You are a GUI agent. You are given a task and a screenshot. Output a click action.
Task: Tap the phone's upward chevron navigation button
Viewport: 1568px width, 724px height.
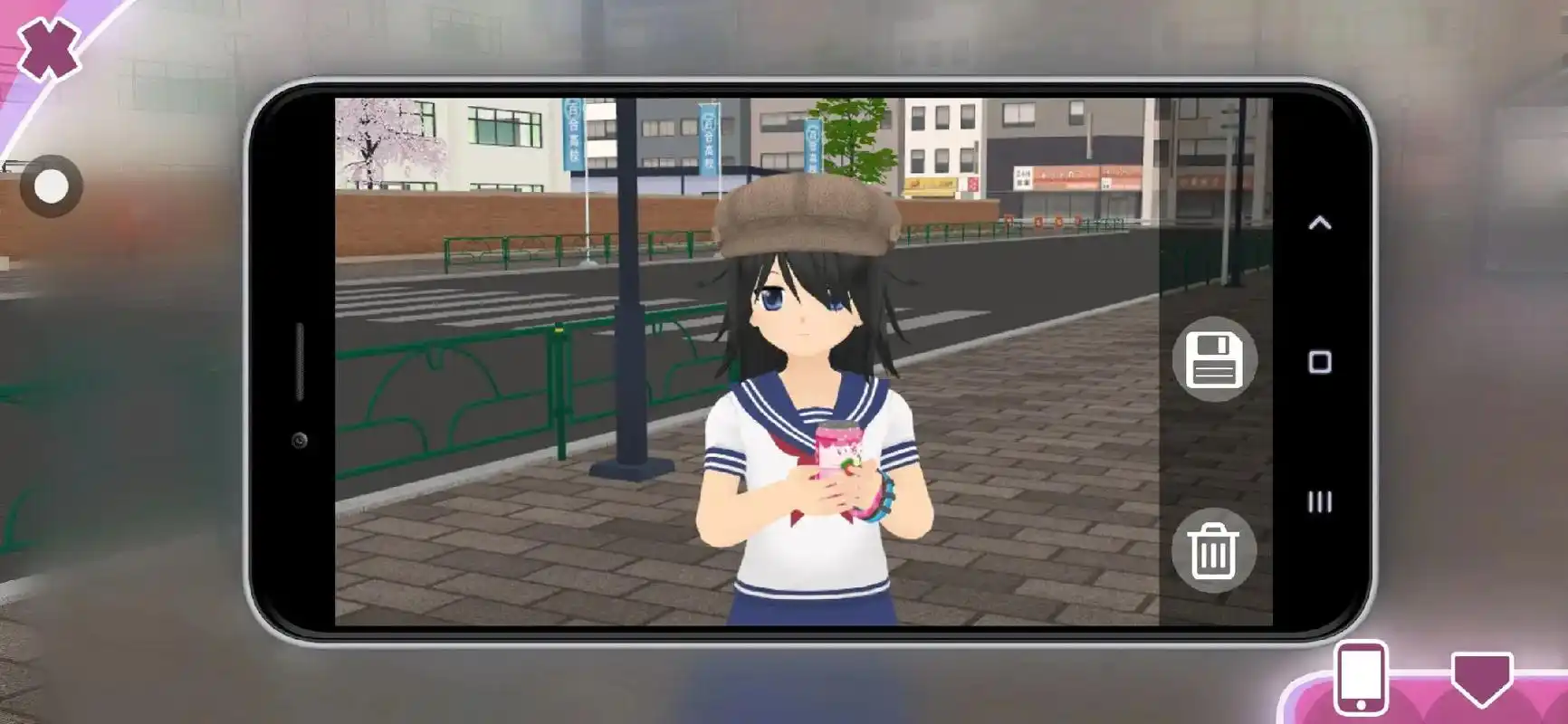pos(1320,223)
